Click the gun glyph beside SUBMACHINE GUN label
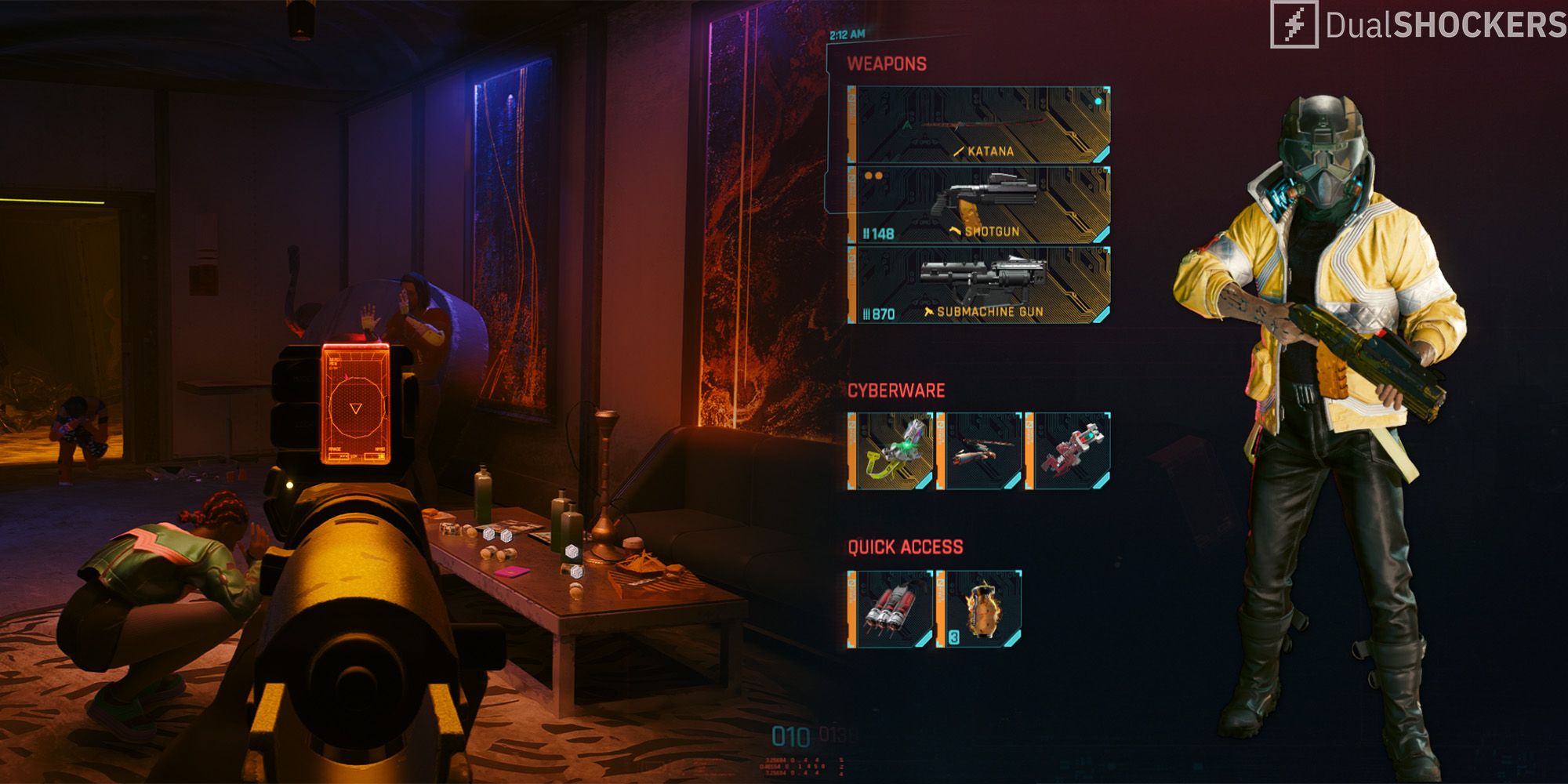Image resolution: width=1568 pixels, height=784 pixels. pos(927,310)
